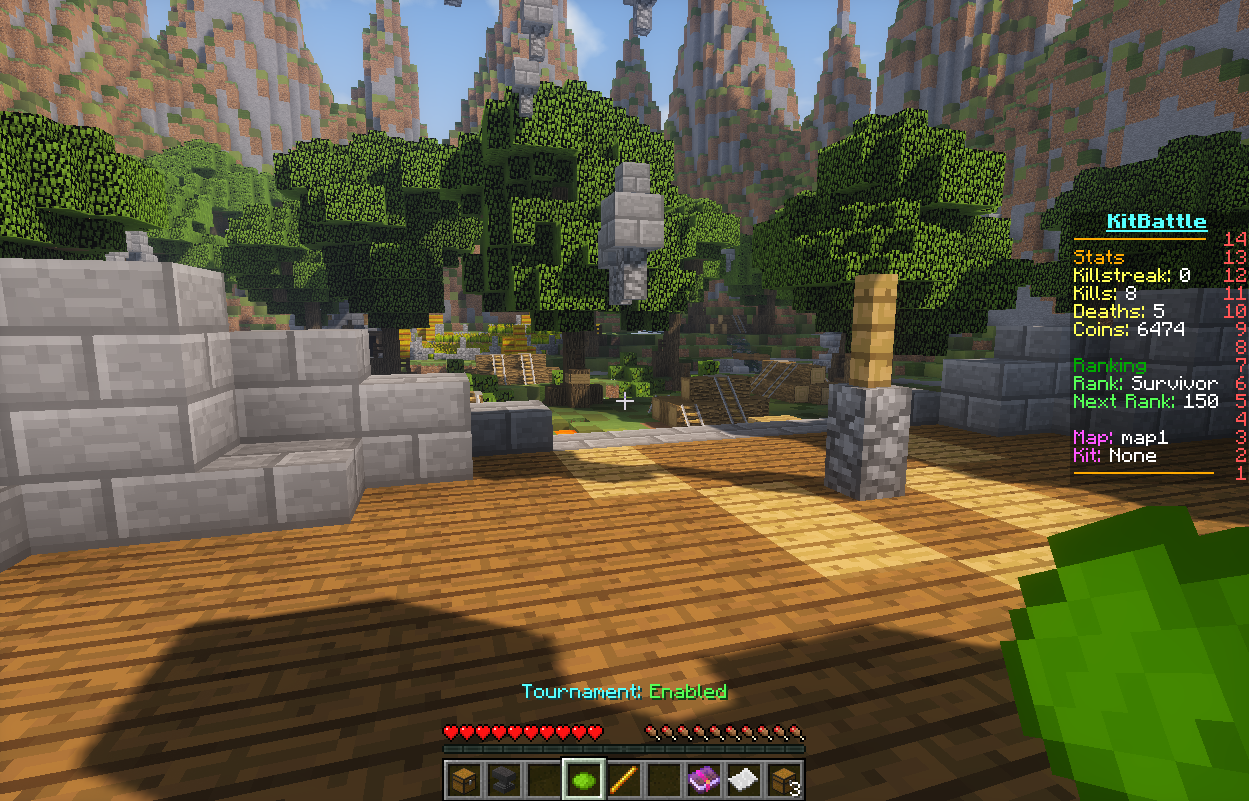Select the single chest in the first slot

(462, 779)
